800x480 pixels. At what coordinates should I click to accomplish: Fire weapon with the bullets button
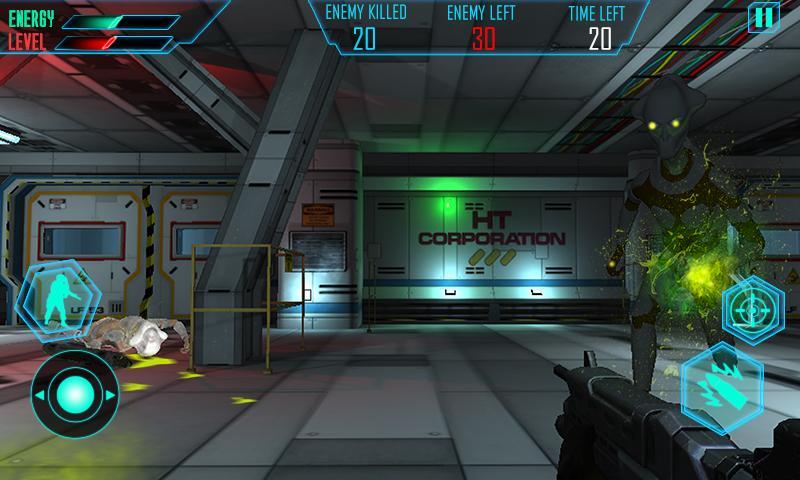point(723,386)
